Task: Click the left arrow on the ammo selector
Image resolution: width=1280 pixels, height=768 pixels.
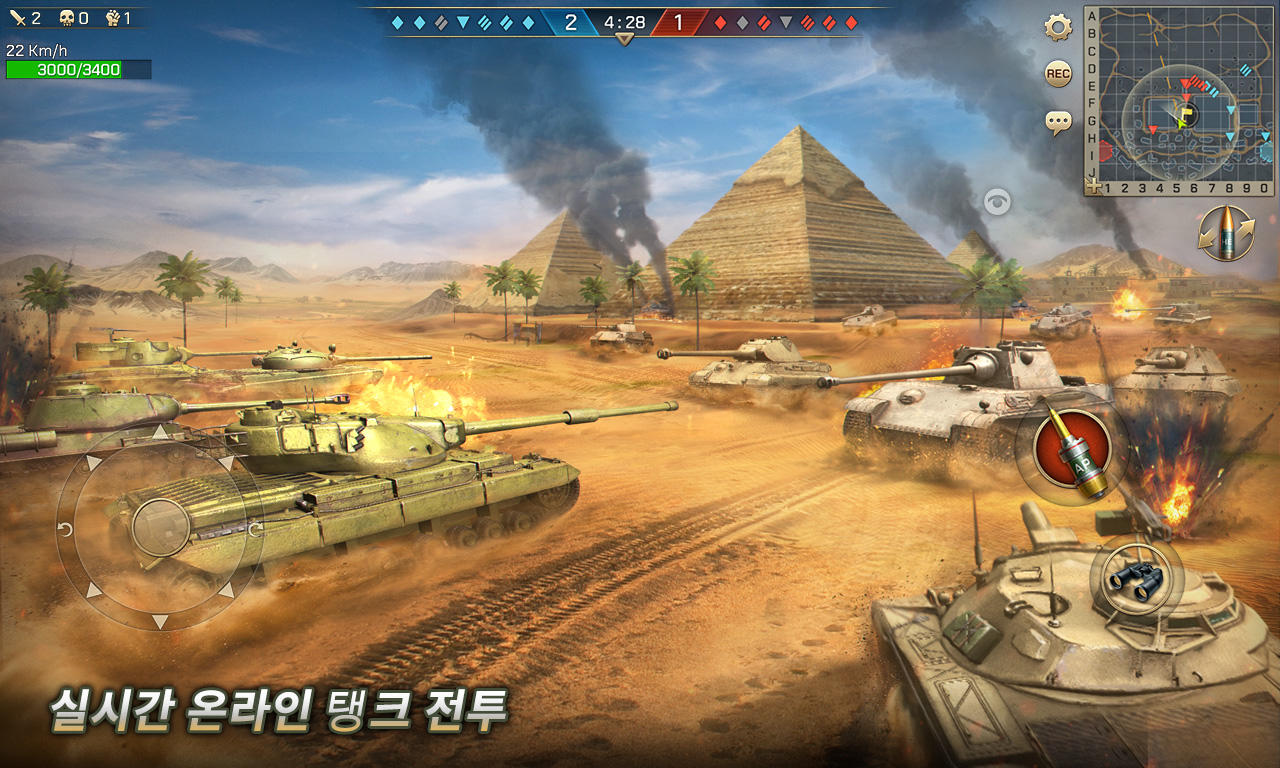Action: (1206, 237)
